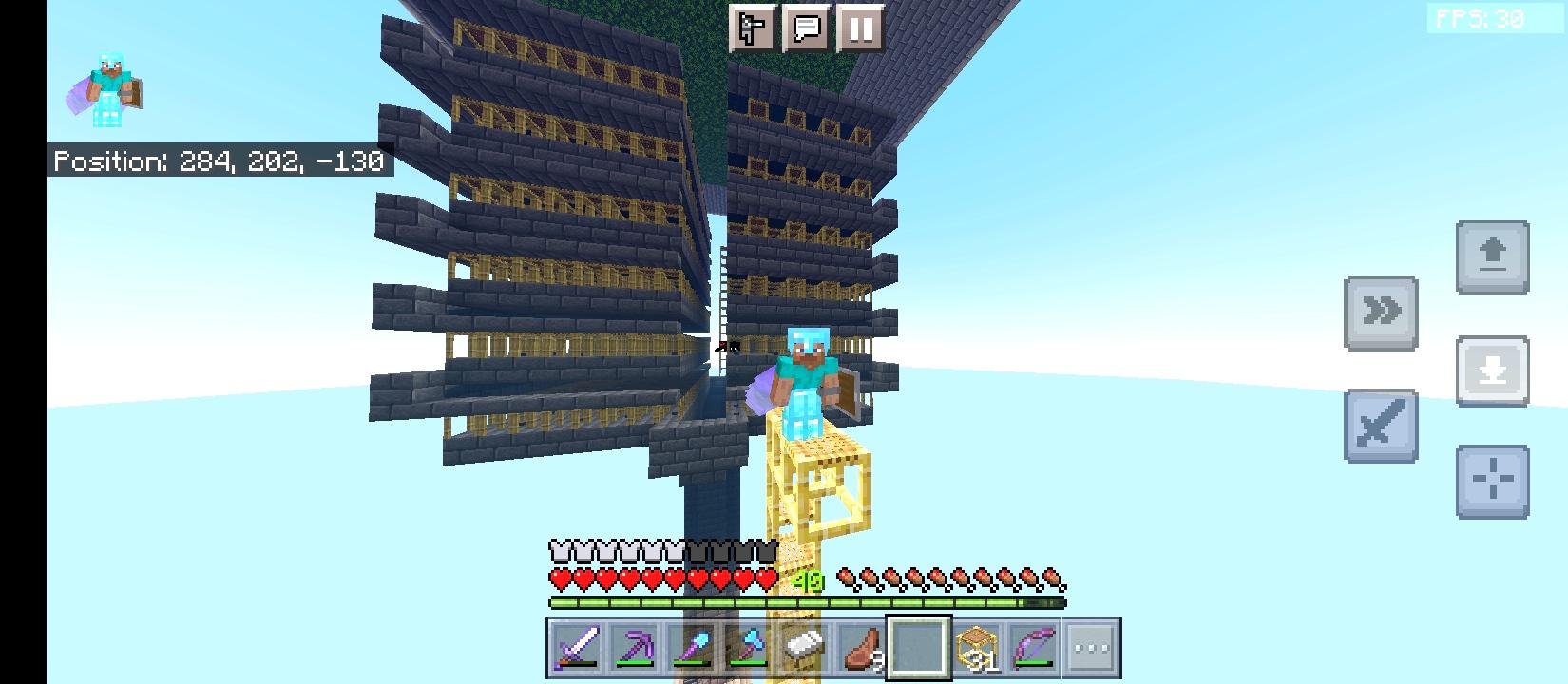
Task: Expand extra hotbar slots via the ellipsis button
Action: pos(1089,647)
